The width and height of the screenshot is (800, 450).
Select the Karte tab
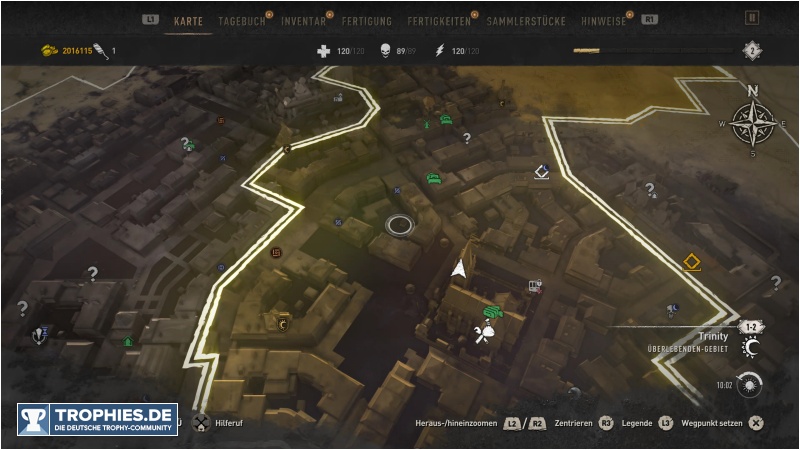click(188, 20)
